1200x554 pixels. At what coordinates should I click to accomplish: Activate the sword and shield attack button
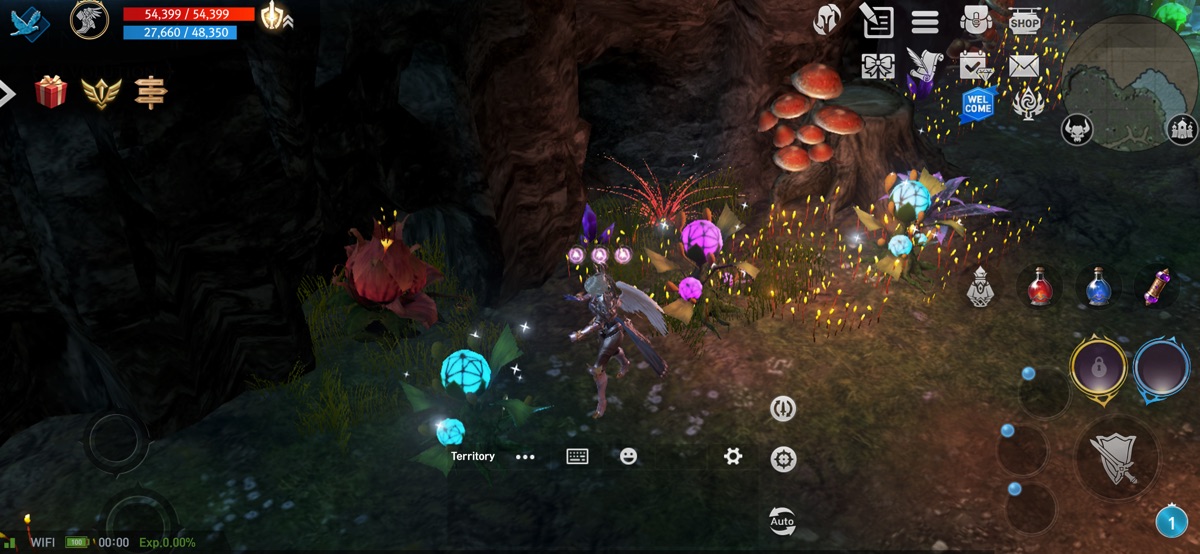(x=1116, y=459)
